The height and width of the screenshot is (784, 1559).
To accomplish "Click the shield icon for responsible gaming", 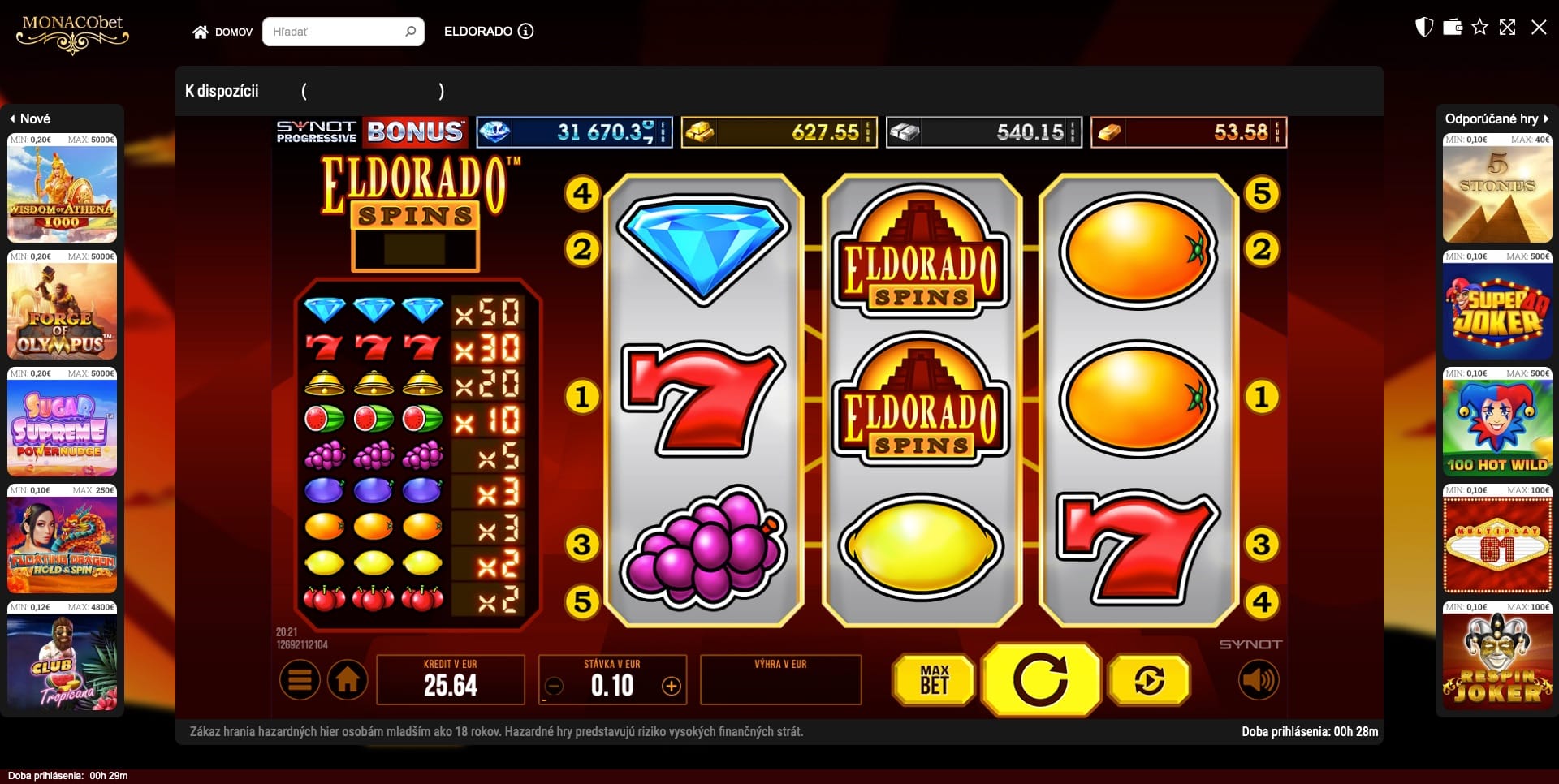I will click(1423, 27).
